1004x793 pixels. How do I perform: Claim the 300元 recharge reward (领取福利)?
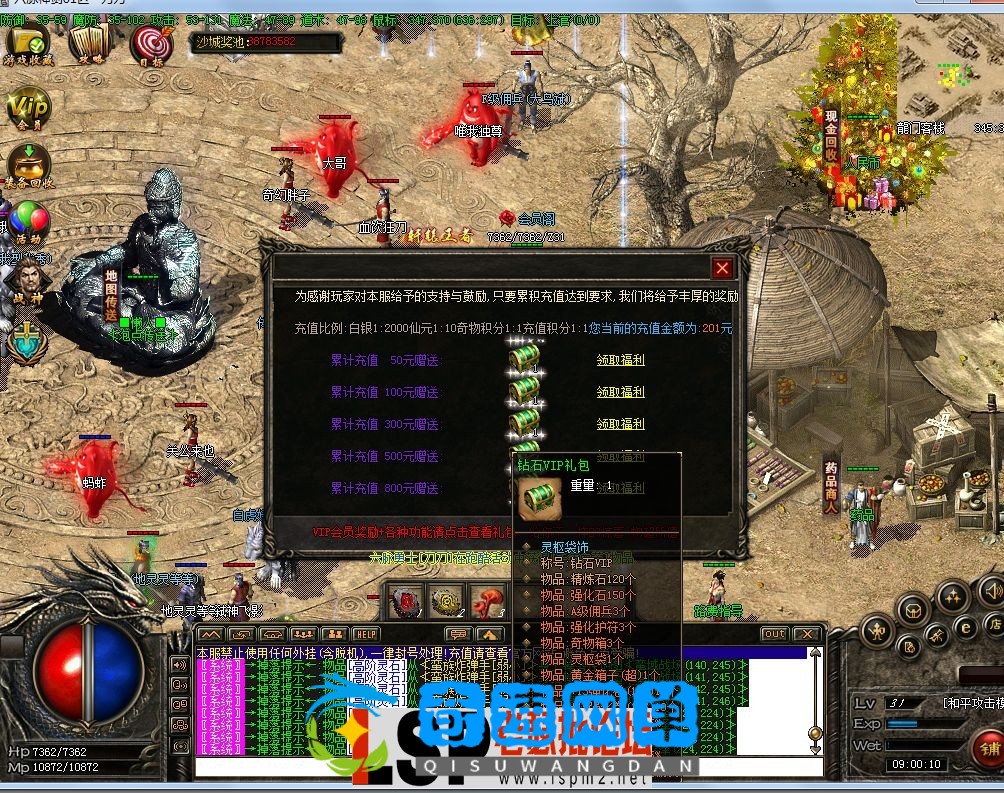[x=620, y=424]
